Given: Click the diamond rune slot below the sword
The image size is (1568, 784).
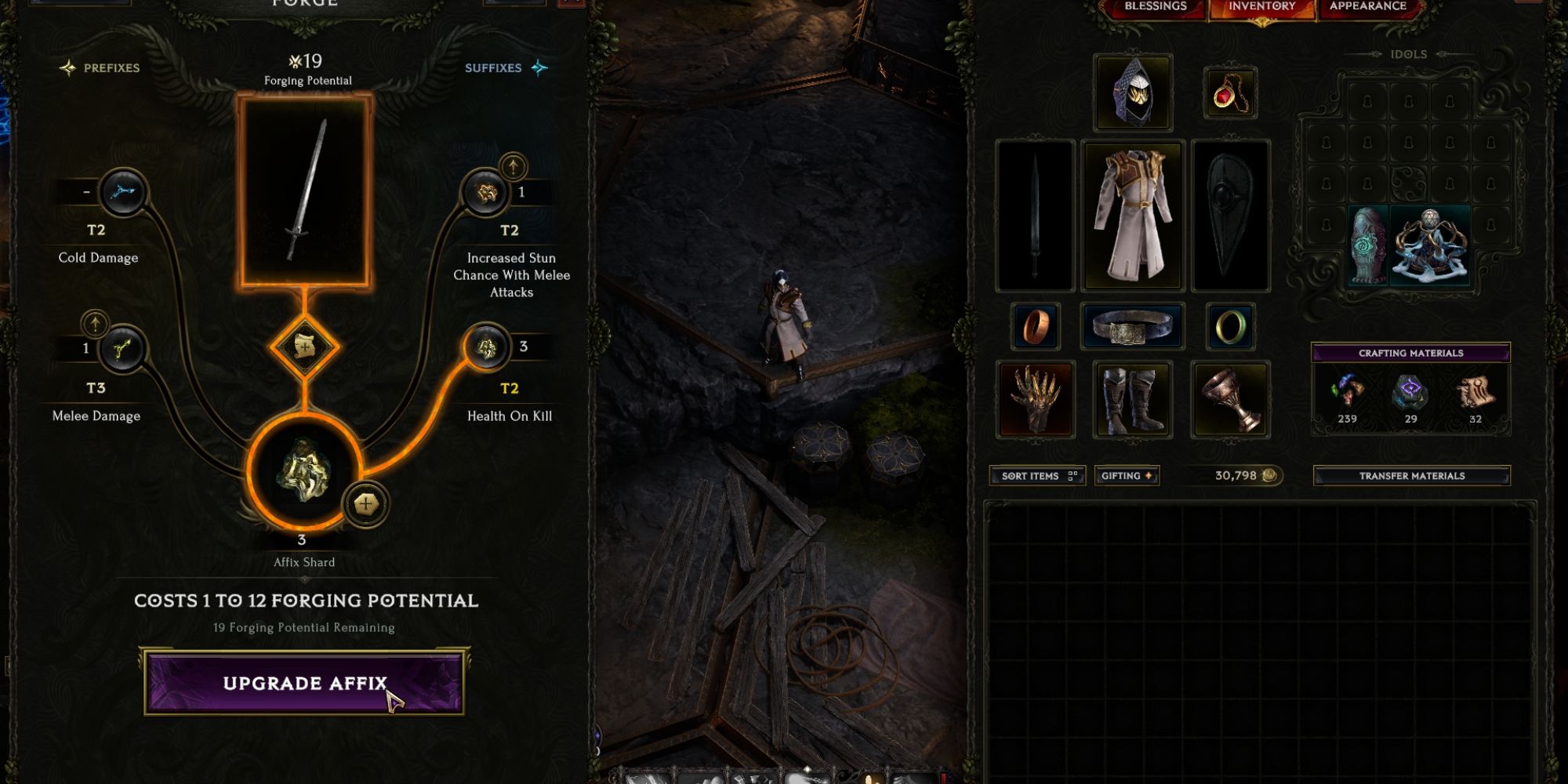Looking at the screenshot, I should 304,346.
